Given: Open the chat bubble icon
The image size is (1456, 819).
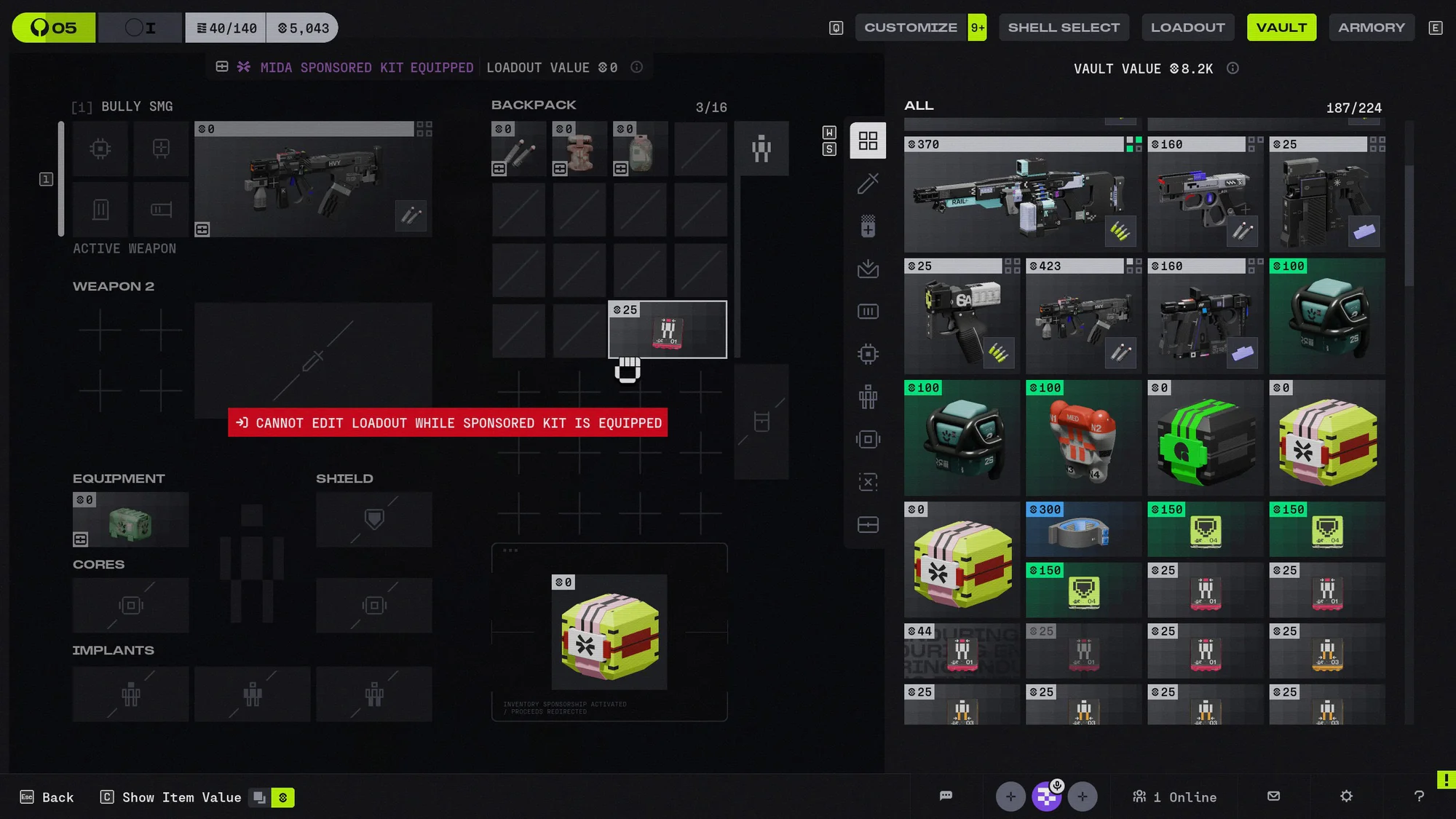Looking at the screenshot, I should click(x=946, y=796).
